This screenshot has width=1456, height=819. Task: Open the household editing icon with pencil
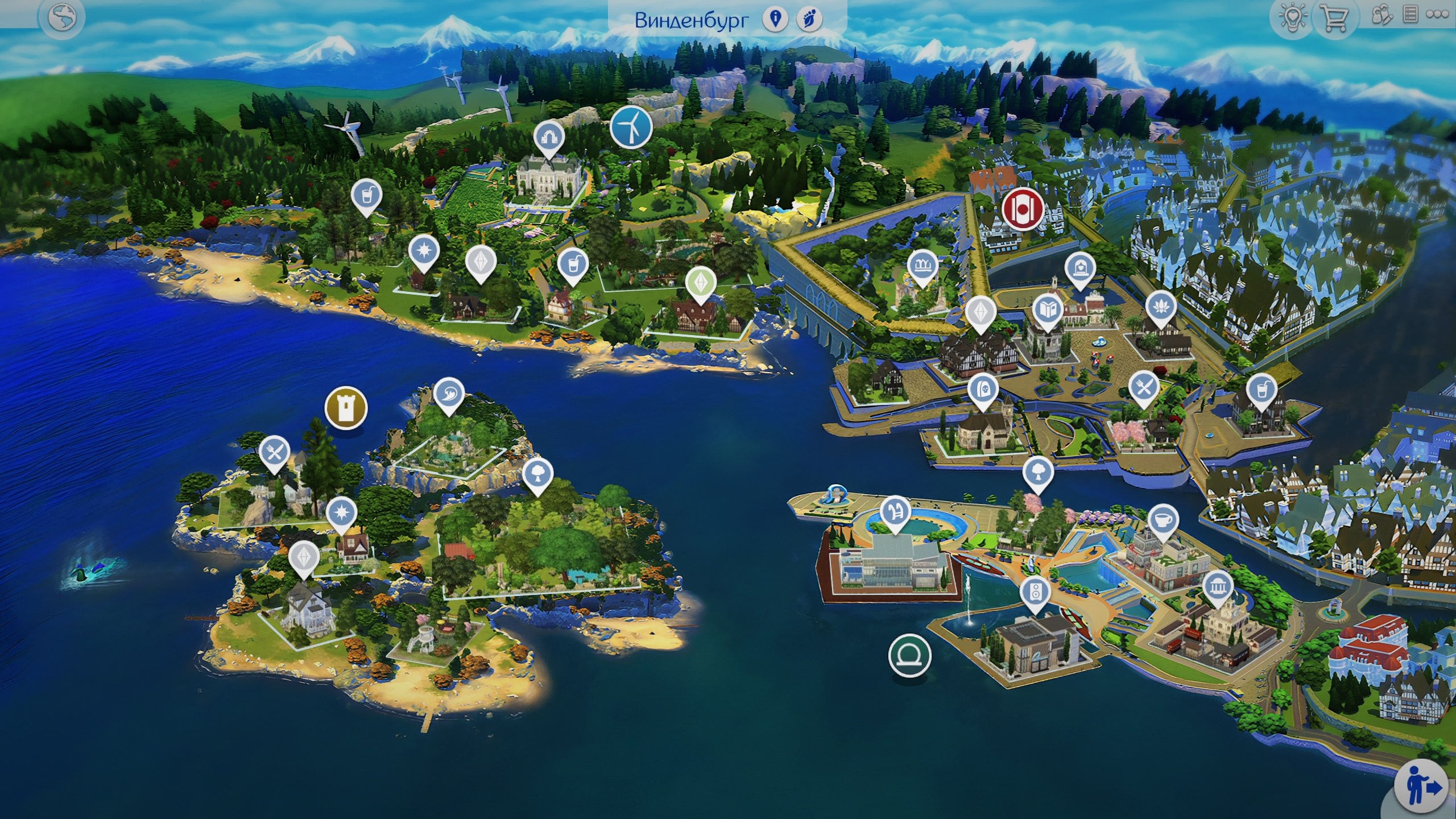point(1381,16)
